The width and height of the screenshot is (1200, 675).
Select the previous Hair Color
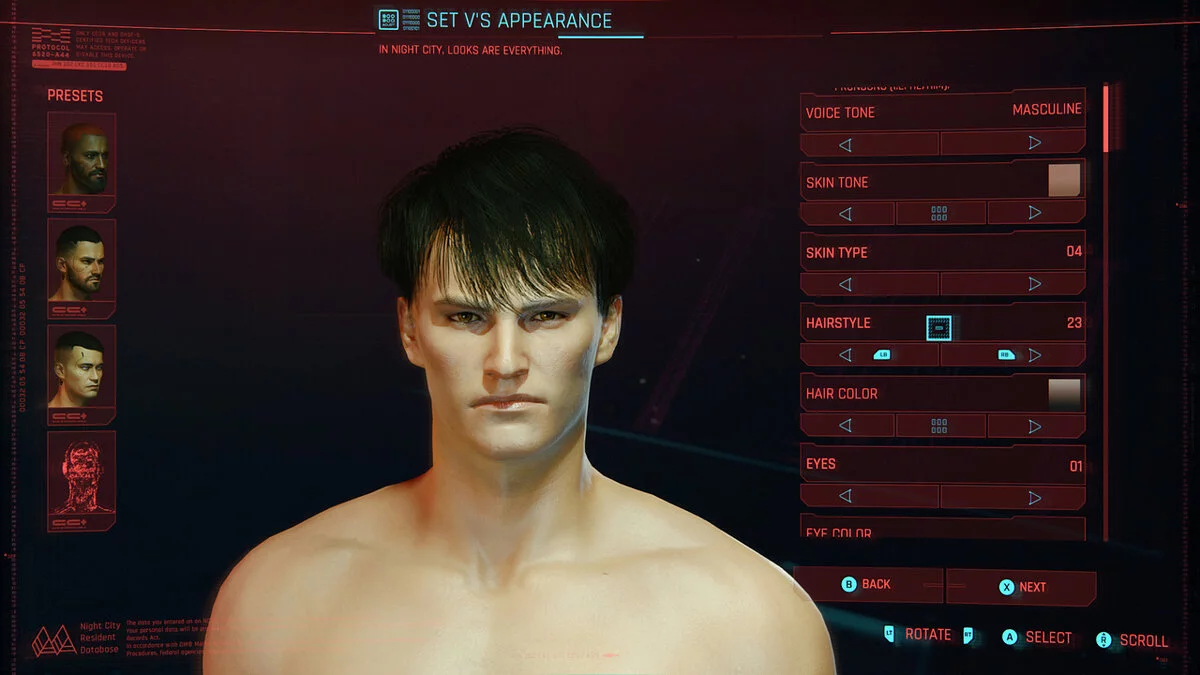click(845, 426)
